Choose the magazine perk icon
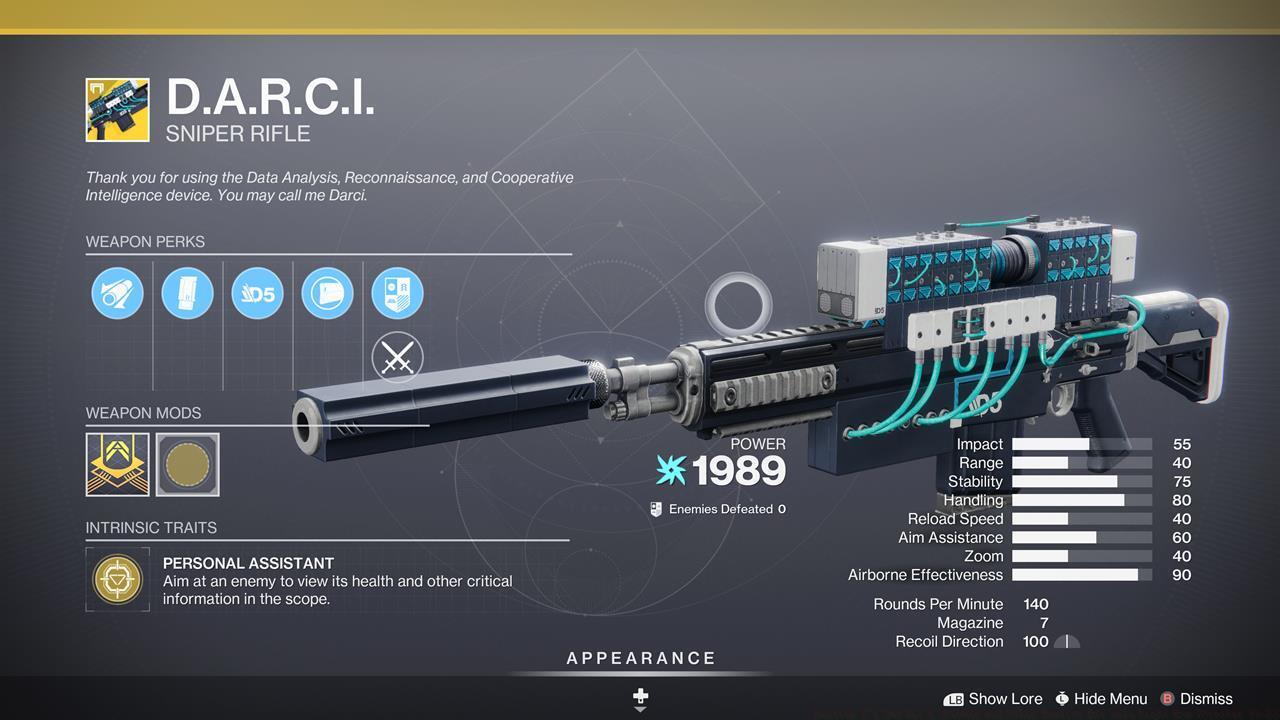The image size is (1280, 720). 187,293
